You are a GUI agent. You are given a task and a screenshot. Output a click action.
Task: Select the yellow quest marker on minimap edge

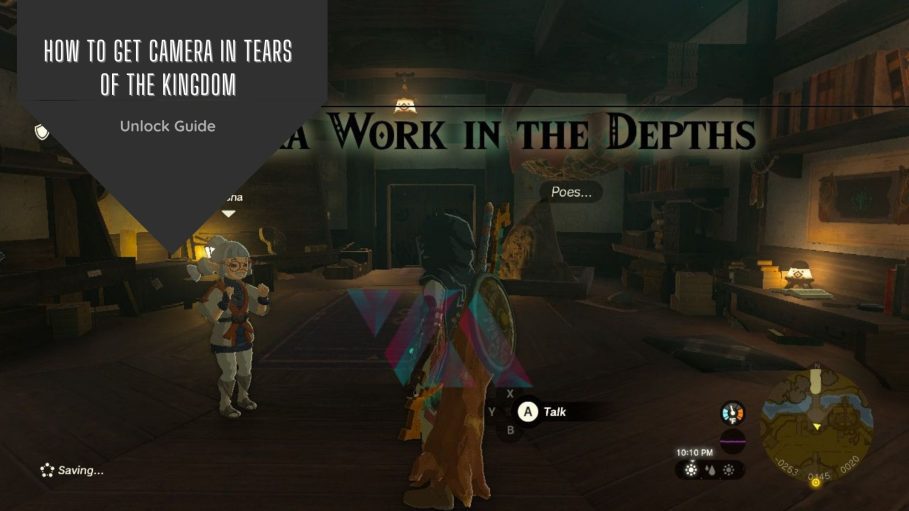(x=815, y=482)
